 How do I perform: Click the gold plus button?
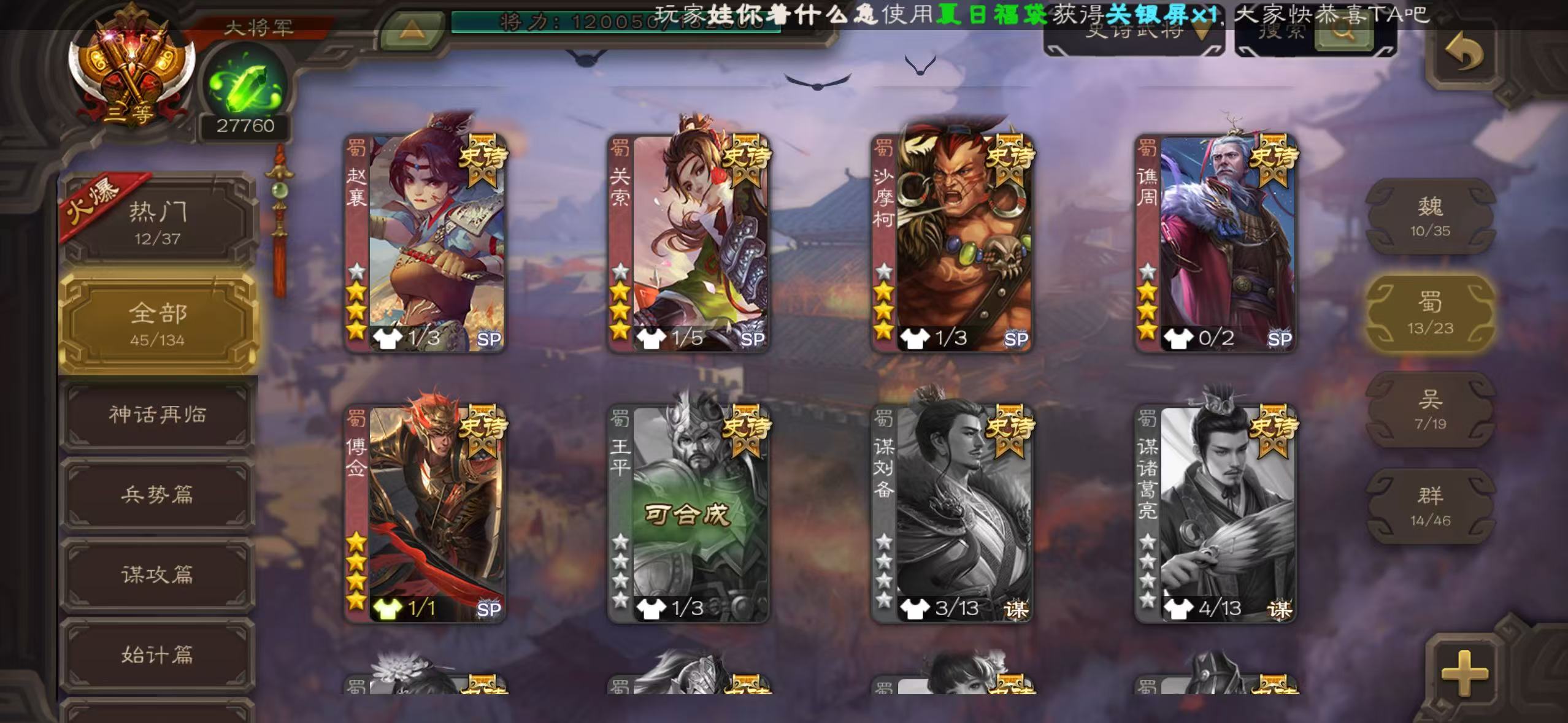1464,673
